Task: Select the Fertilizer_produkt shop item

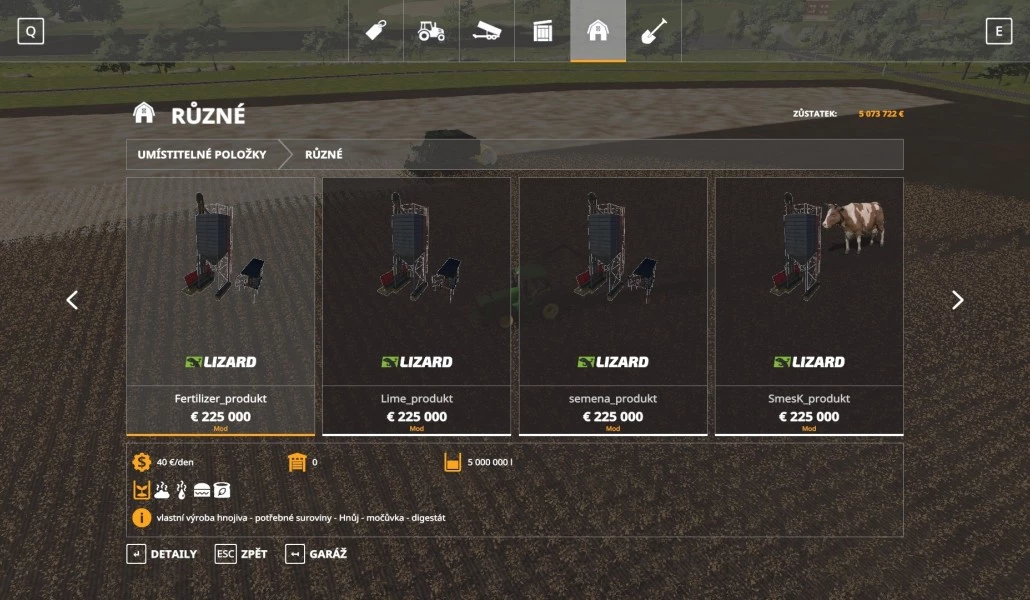Action: tap(220, 306)
